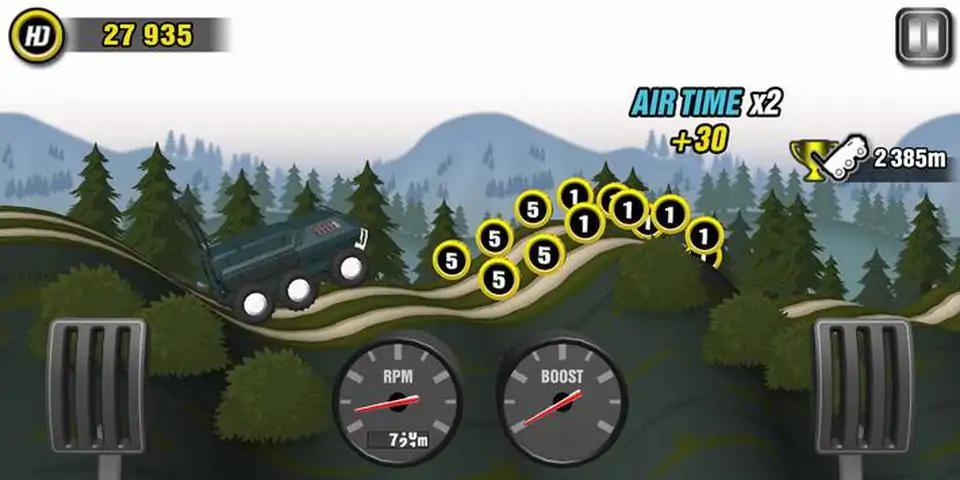
Task: Hit the brake pedal
Action: coord(96,387)
